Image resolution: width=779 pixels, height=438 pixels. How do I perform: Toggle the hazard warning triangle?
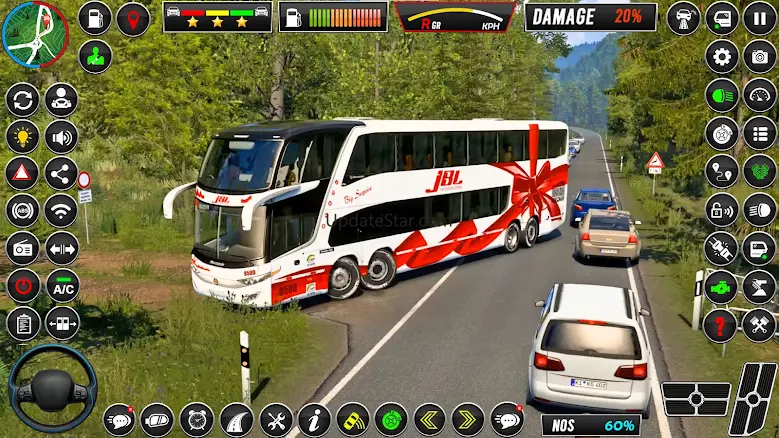pos(22,173)
